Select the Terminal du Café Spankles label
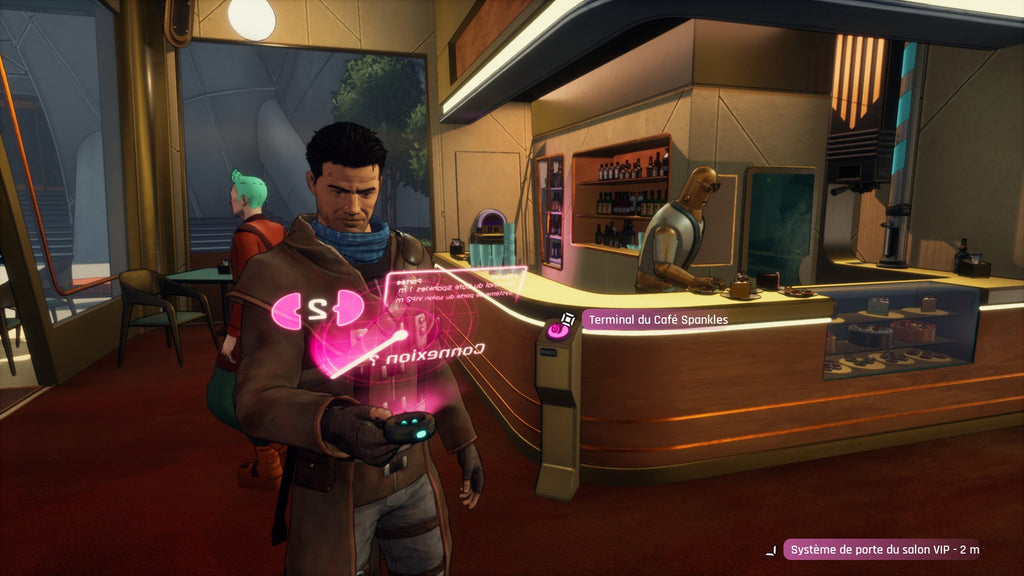 [x=657, y=320]
